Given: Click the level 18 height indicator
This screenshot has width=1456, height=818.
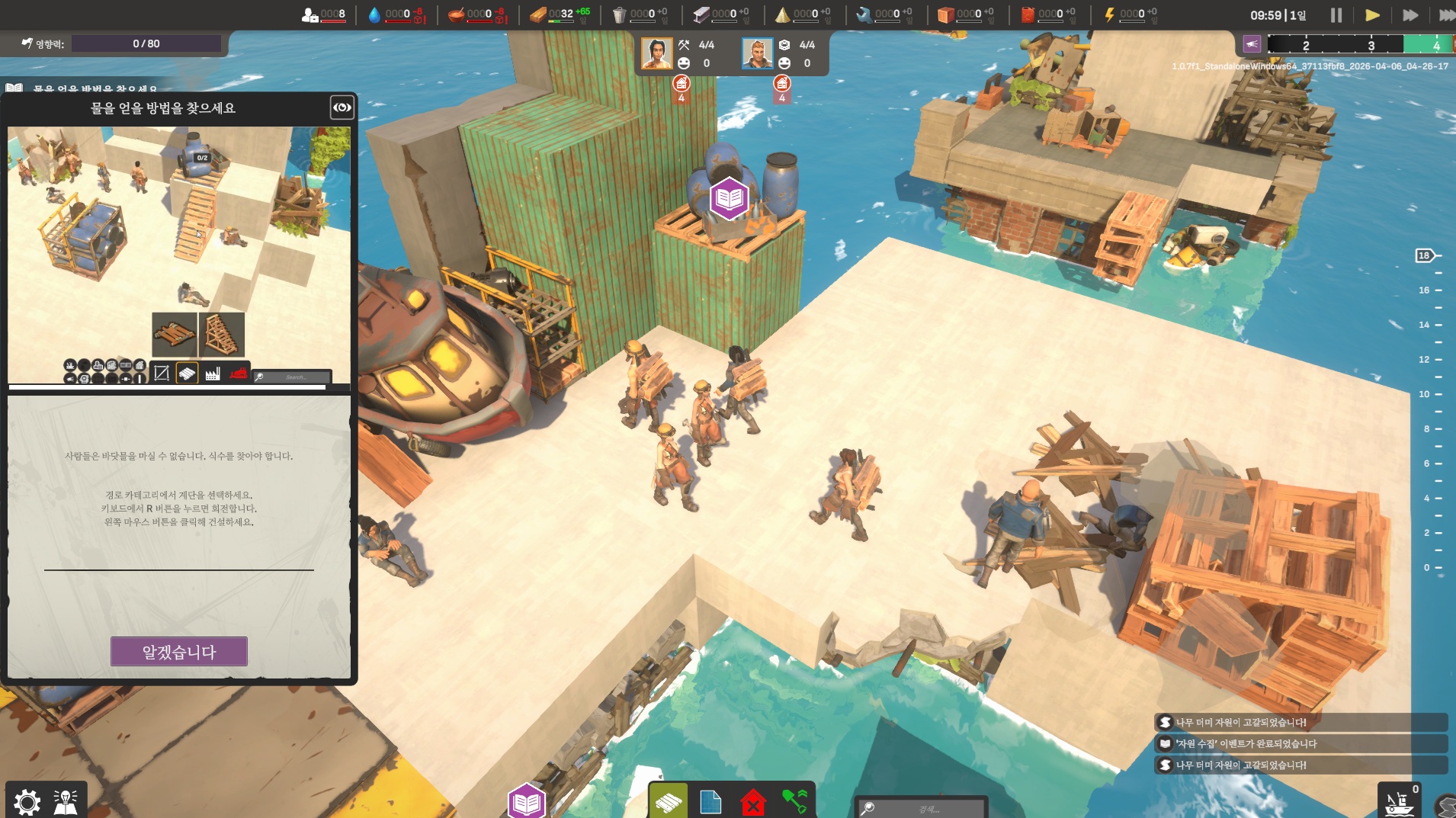Looking at the screenshot, I should click(x=1424, y=255).
